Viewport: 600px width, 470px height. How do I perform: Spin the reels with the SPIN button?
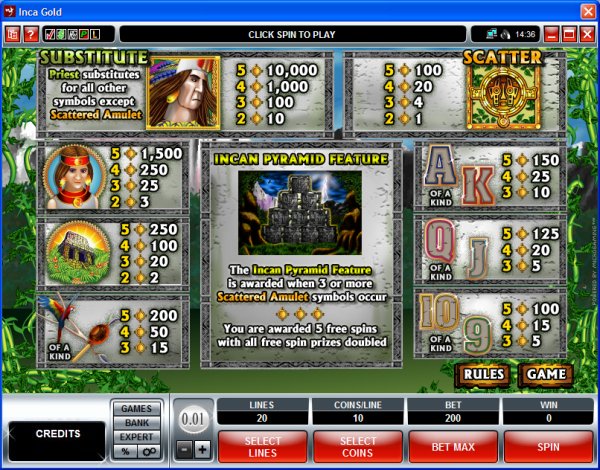(x=548, y=444)
